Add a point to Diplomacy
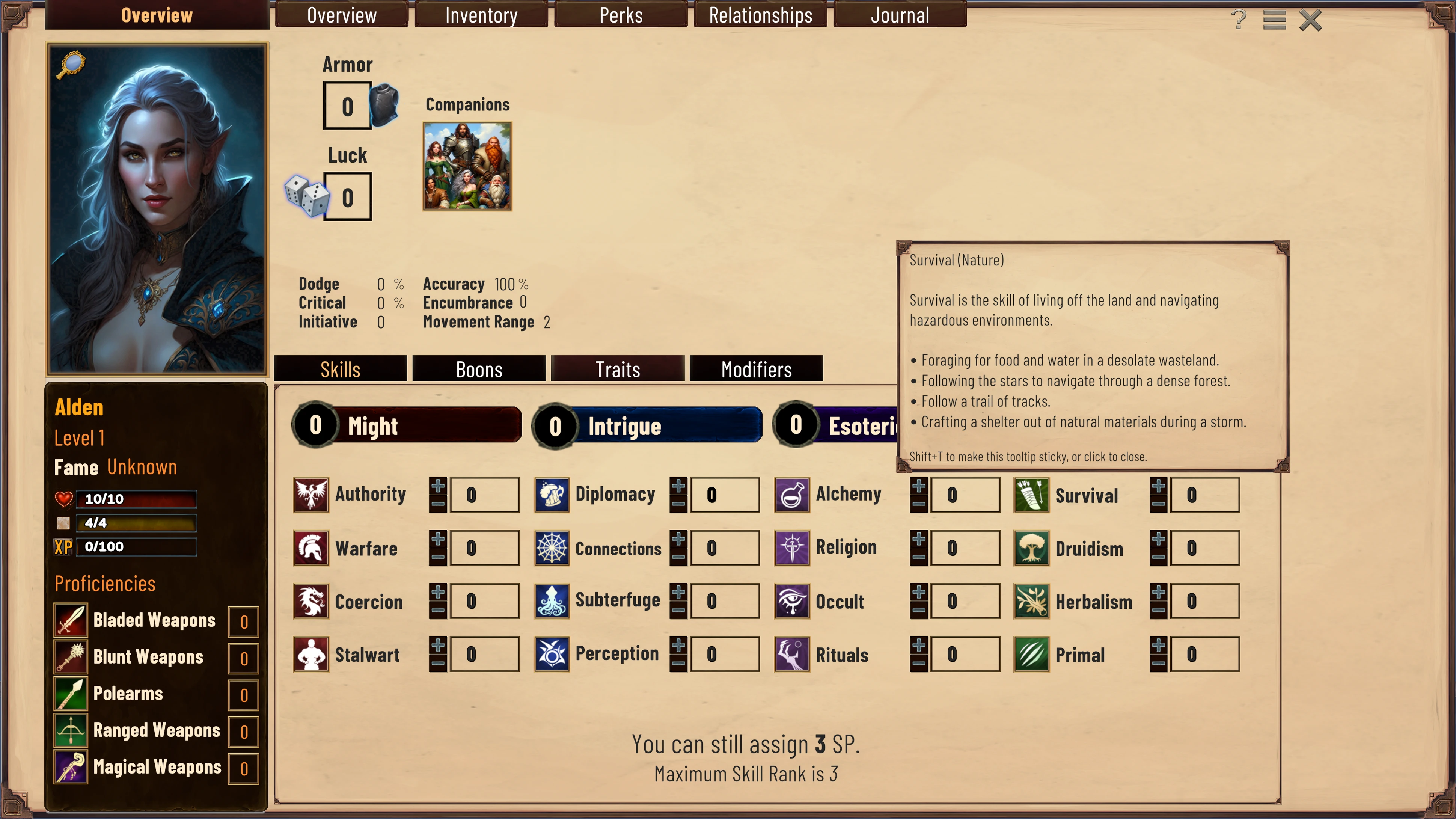This screenshot has height=819, width=1456. click(678, 486)
